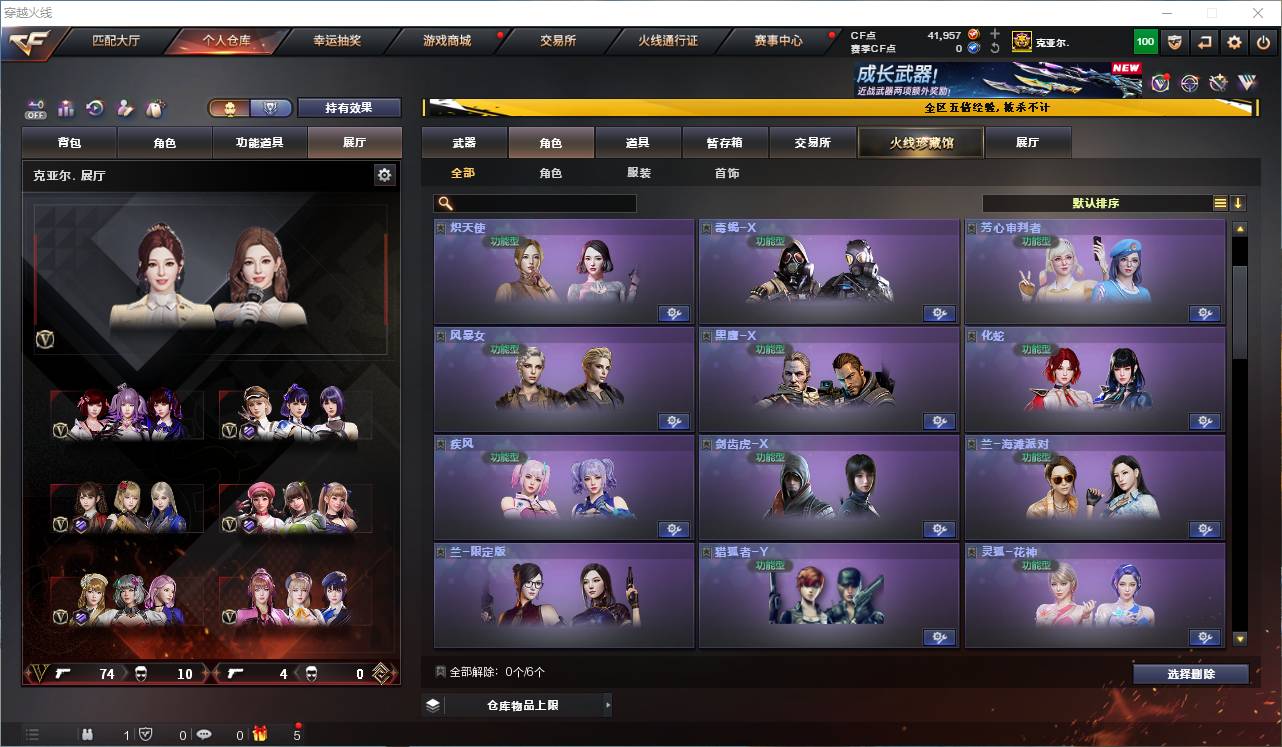This screenshot has height=747, width=1282.
Task: Open the 服装 sub-tab in the collection panel
Action: (638, 172)
